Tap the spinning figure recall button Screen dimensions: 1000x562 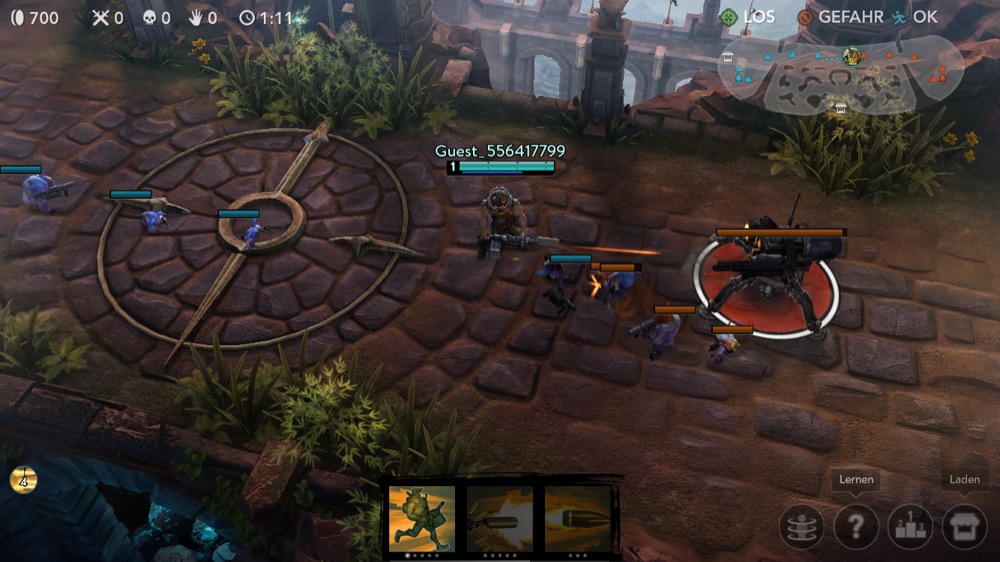(802, 526)
